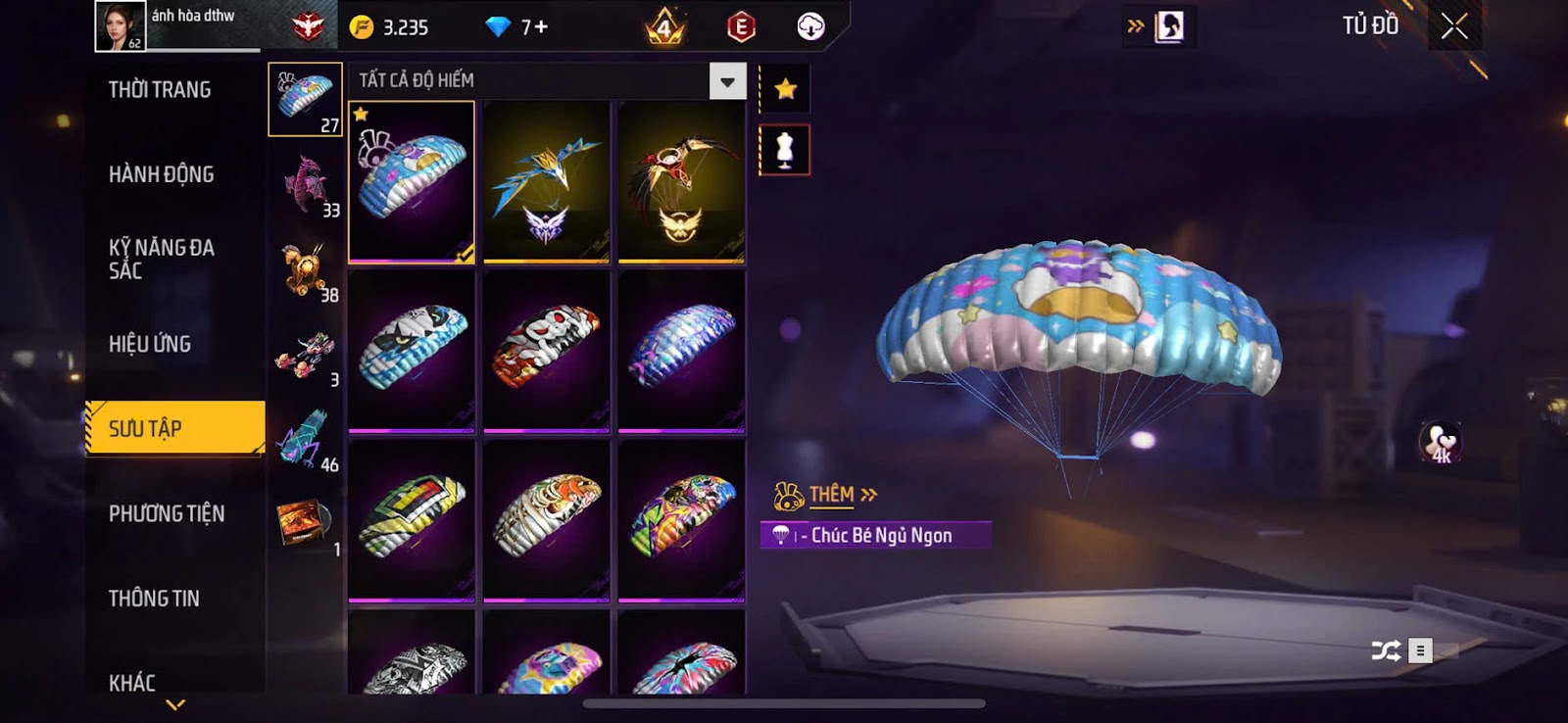1568x723 pixels.
Task: Switch to the Hành Động tab
Action: [161, 174]
